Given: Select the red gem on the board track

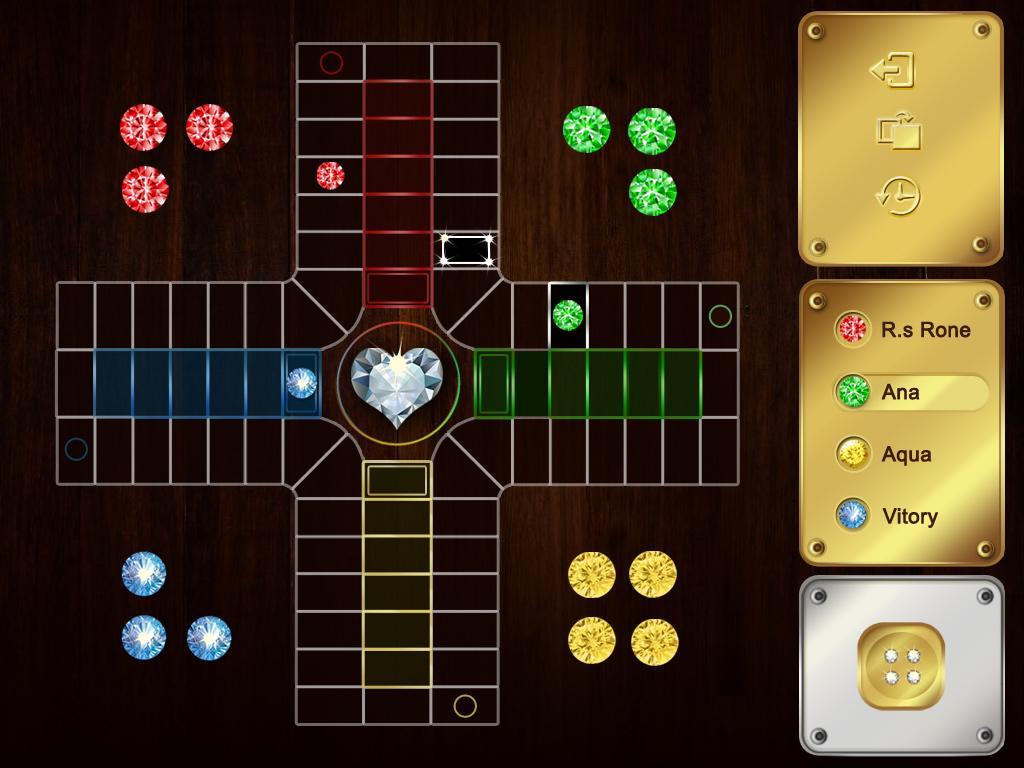Looking at the screenshot, I should (330, 175).
